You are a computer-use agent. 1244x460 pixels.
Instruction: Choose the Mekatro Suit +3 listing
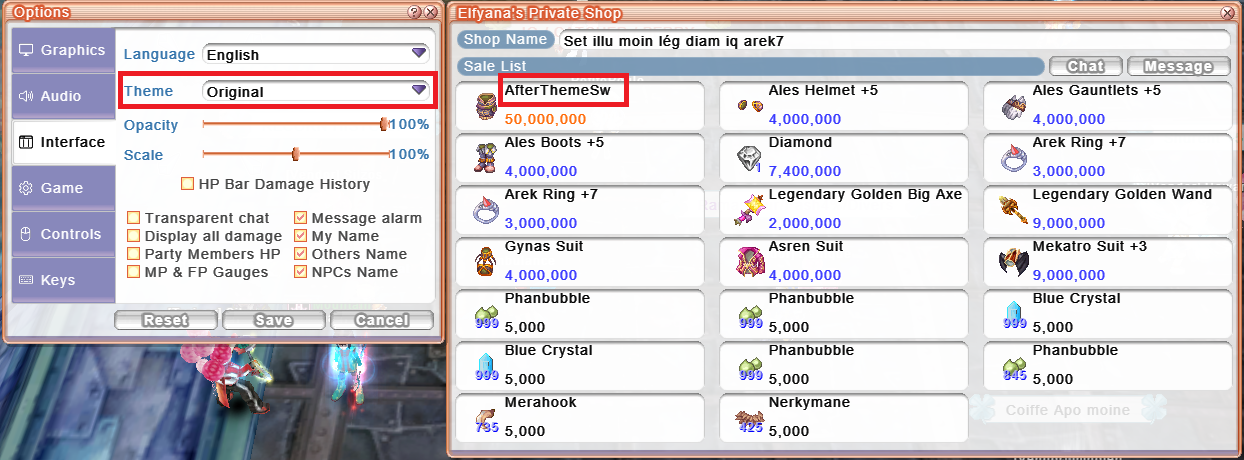tap(1108, 258)
